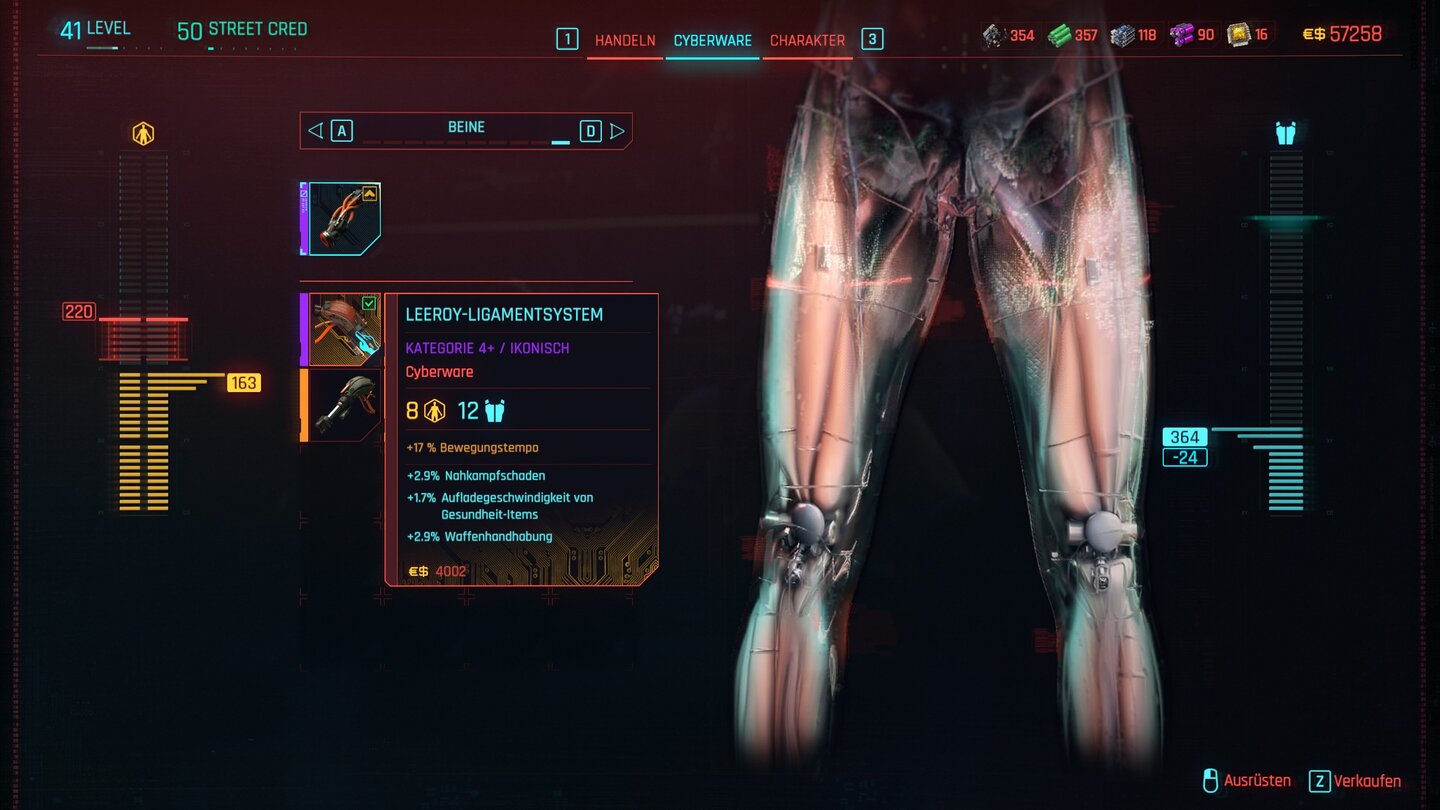The image size is (1440, 810).
Task: Switch to the Handeln tab
Action: point(625,41)
